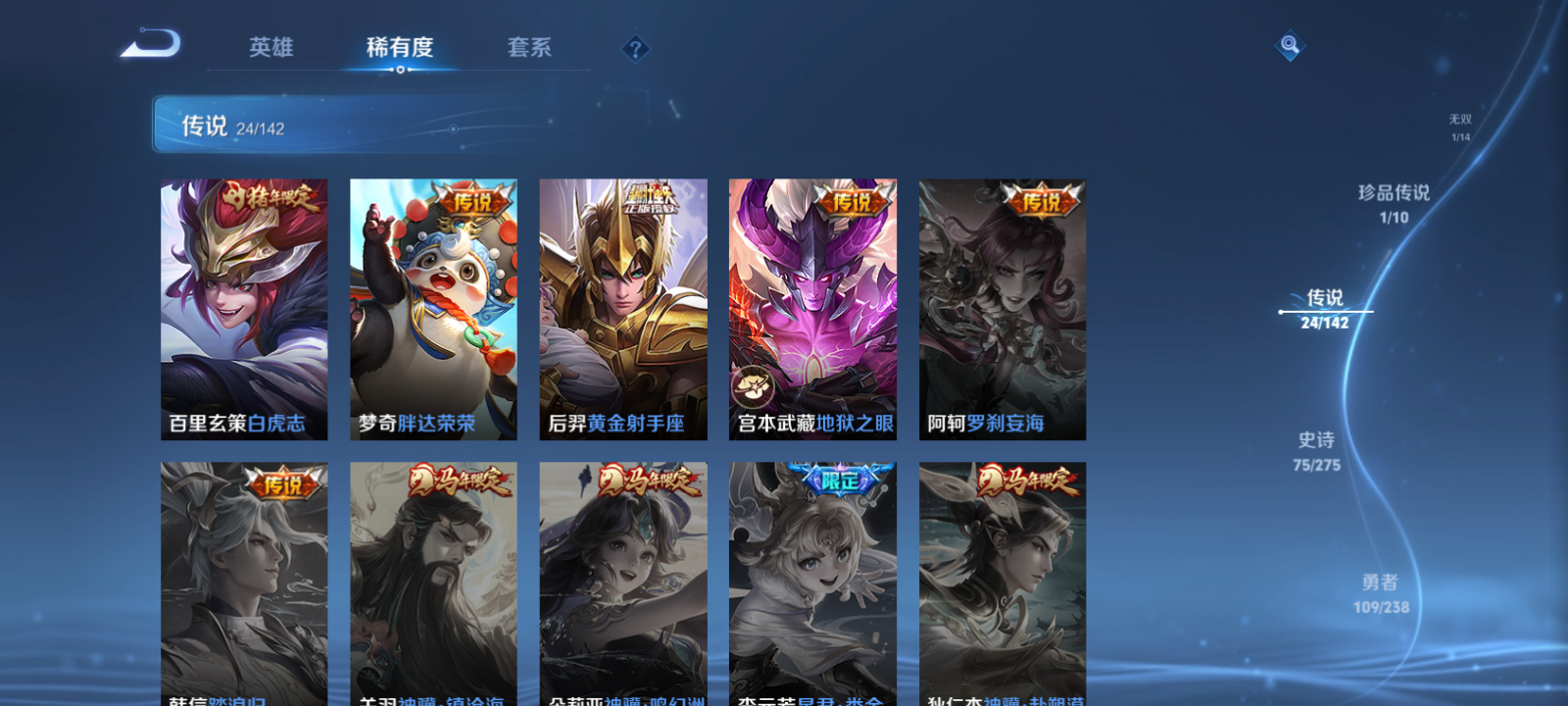Open the 后羿 黄金射手座 skin
Image resolution: width=1568 pixels, height=706 pixels.
pyautogui.click(x=622, y=304)
